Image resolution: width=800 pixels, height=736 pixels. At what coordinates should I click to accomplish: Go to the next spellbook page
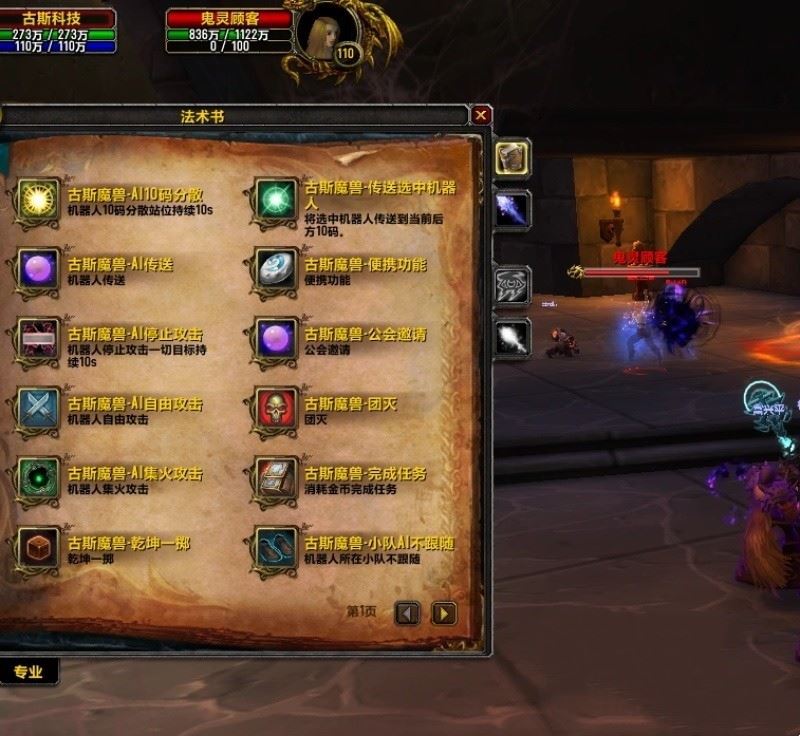pos(443,612)
